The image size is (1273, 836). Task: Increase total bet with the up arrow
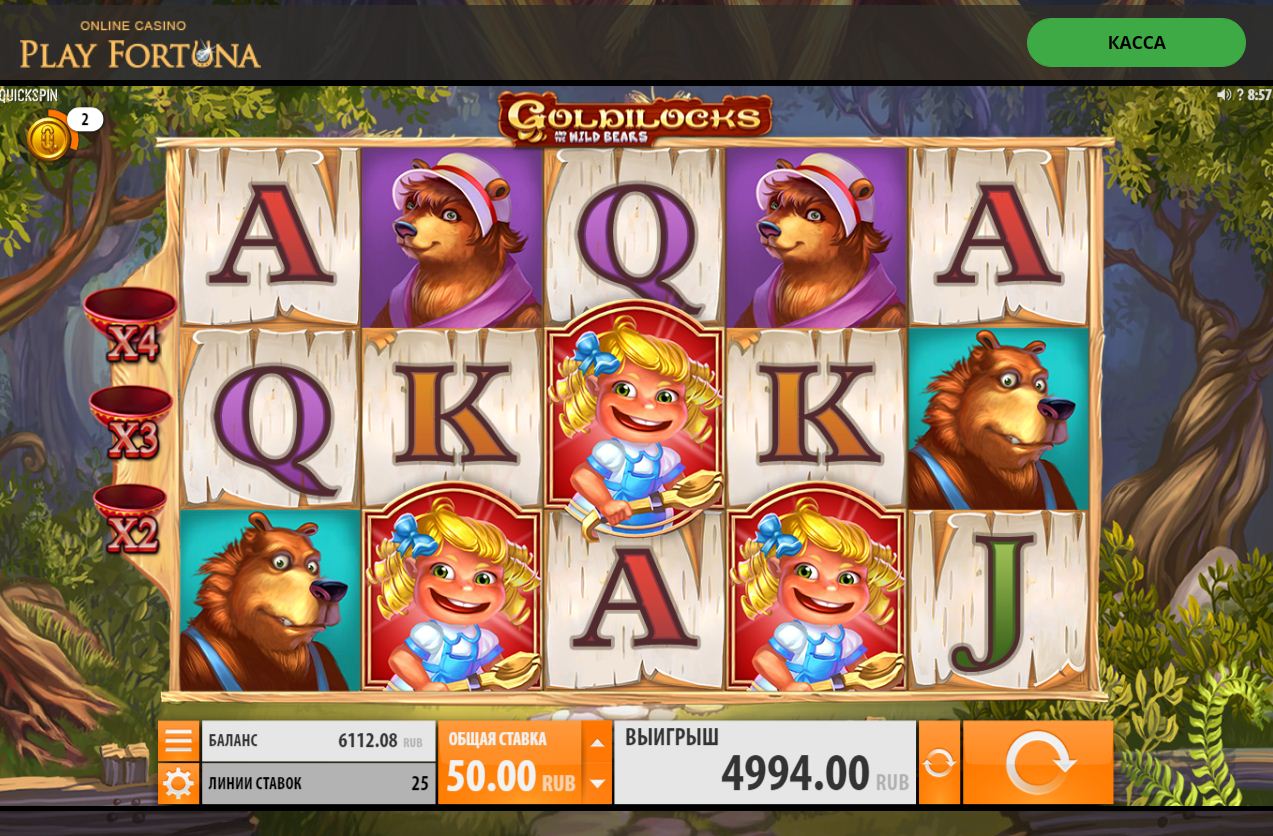point(597,743)
